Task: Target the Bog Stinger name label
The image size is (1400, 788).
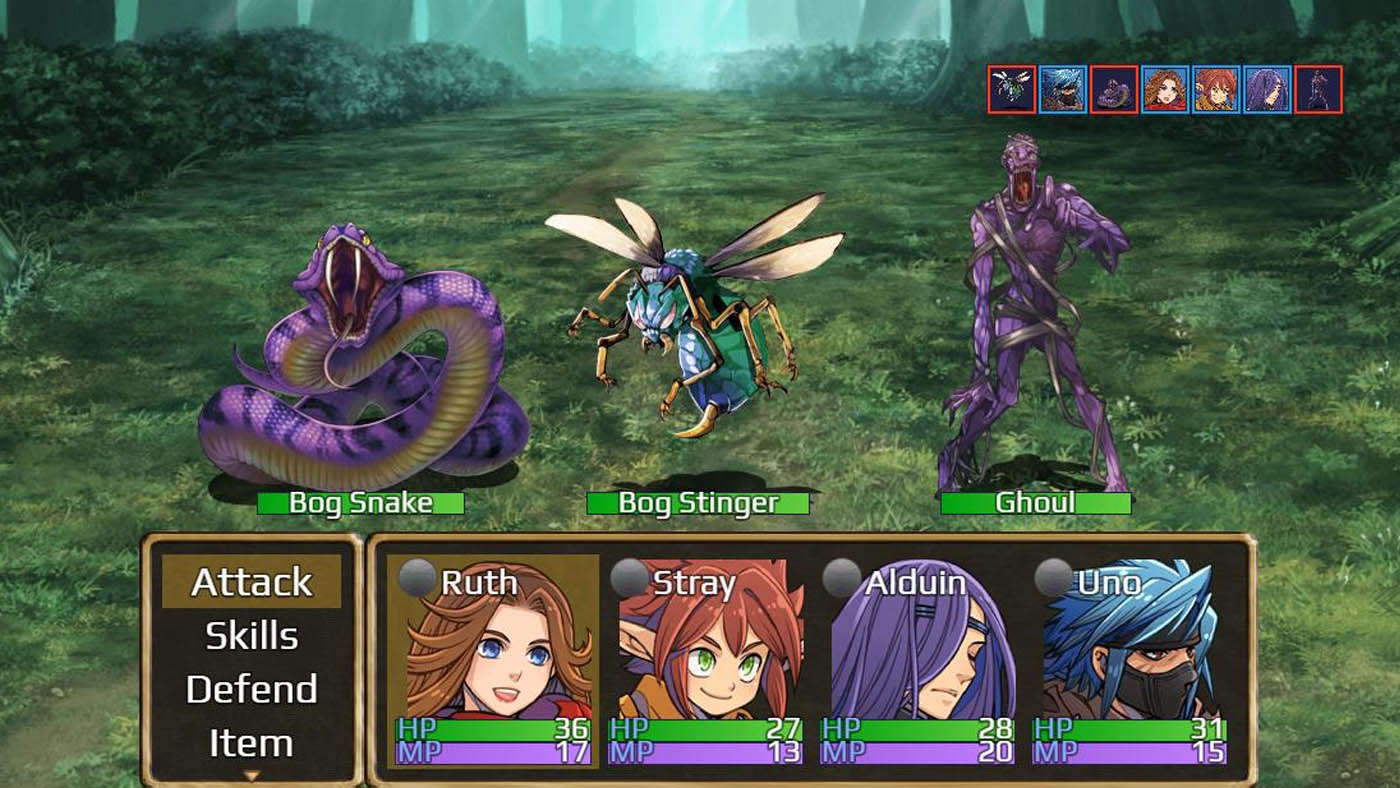Action: click(697, 503)
